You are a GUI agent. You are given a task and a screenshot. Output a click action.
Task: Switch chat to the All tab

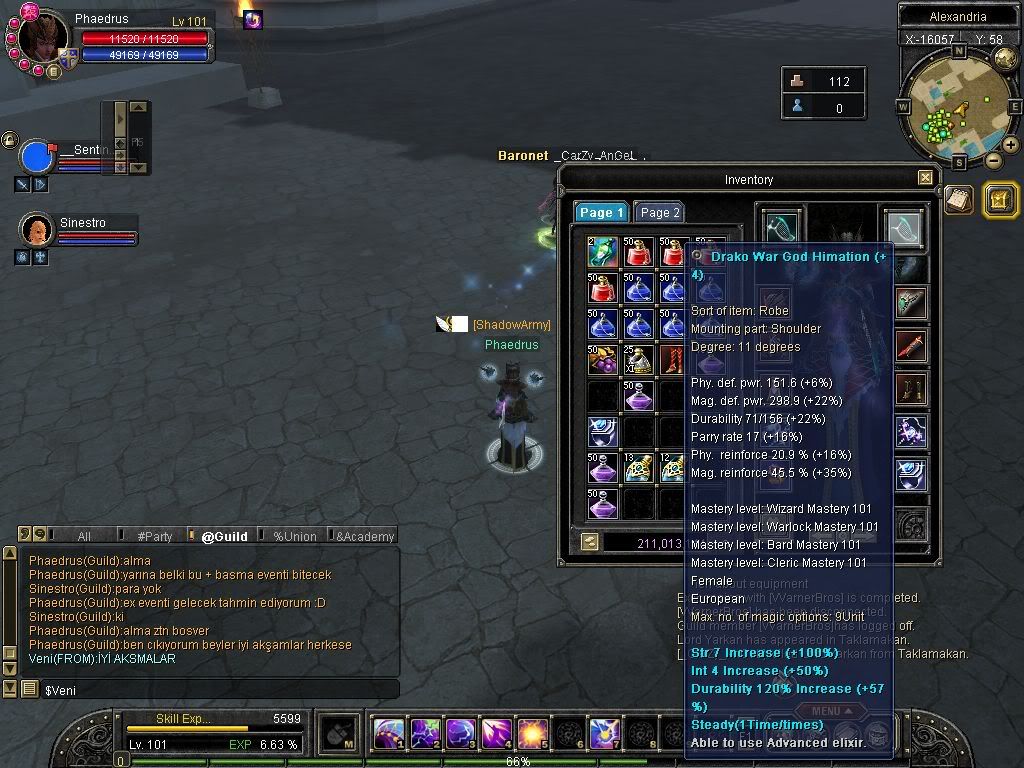click(84, 536)
